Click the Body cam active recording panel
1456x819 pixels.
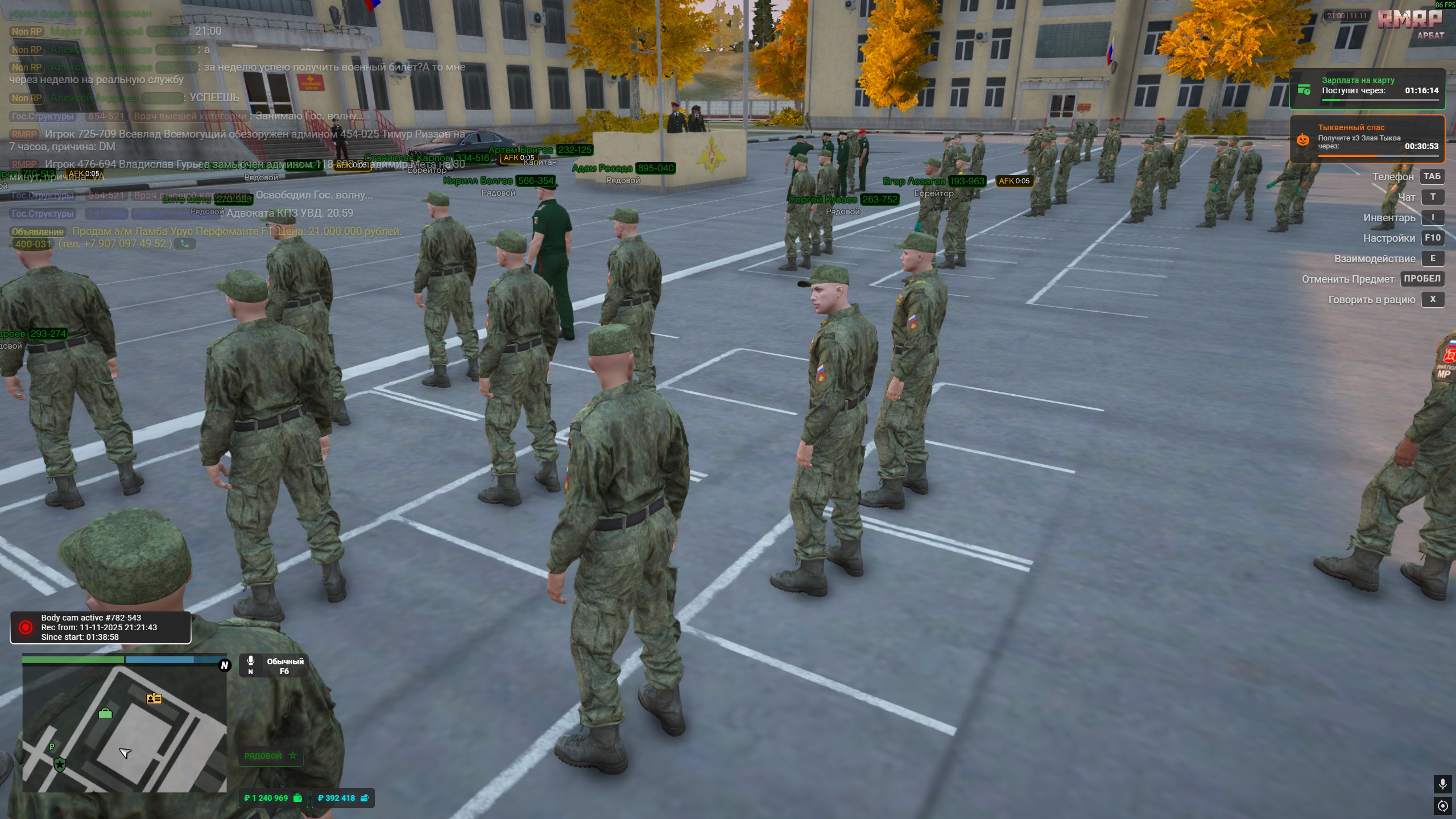(101, 627)
